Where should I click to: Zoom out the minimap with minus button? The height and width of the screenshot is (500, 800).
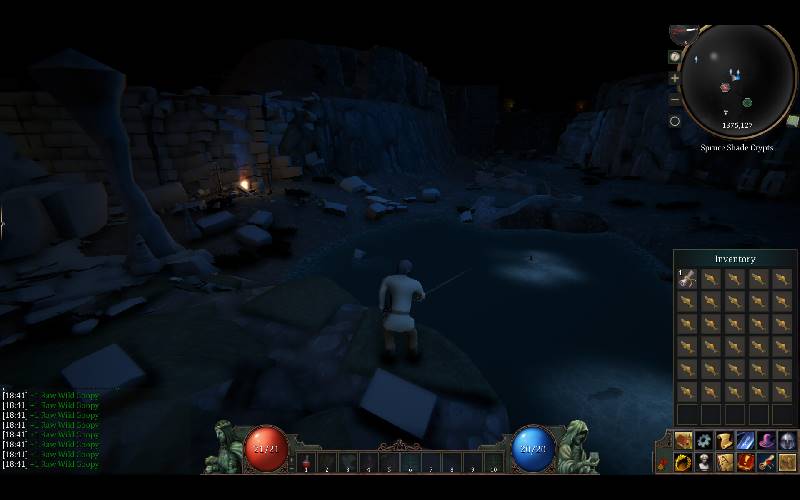point(675,99)
